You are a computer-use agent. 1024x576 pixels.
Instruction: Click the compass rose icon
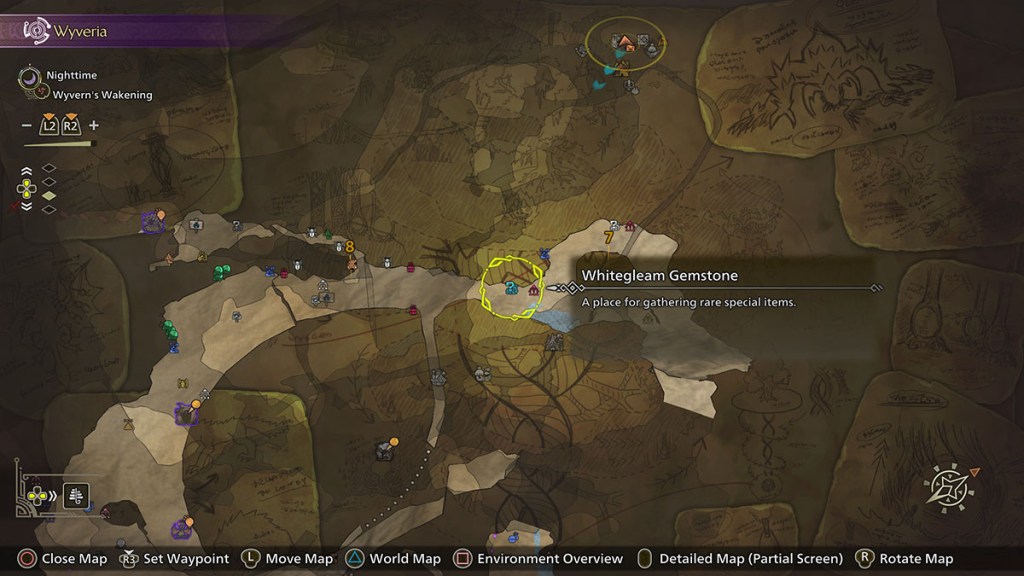coord(946,487)
